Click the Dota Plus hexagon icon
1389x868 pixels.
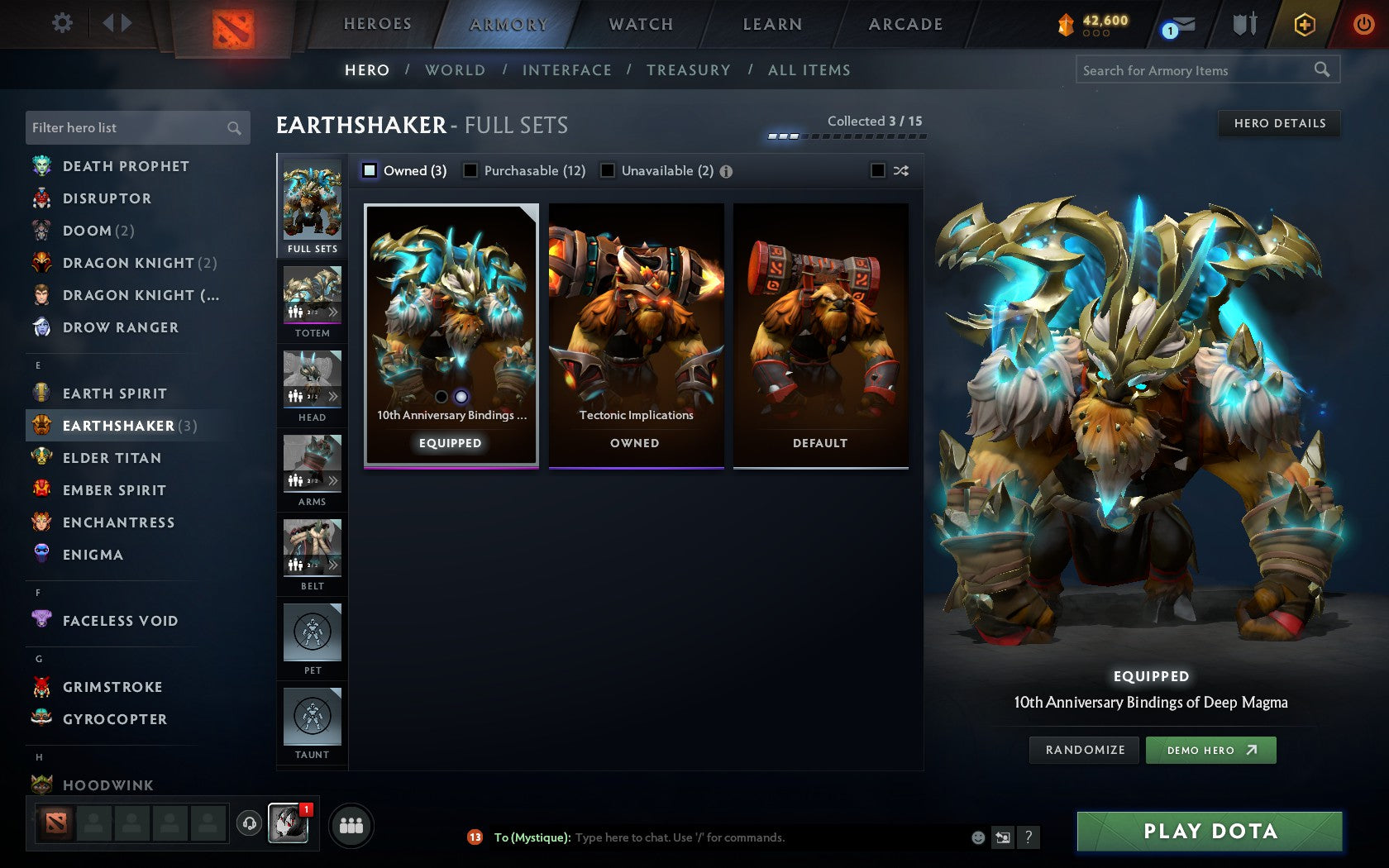[1305, 25]
